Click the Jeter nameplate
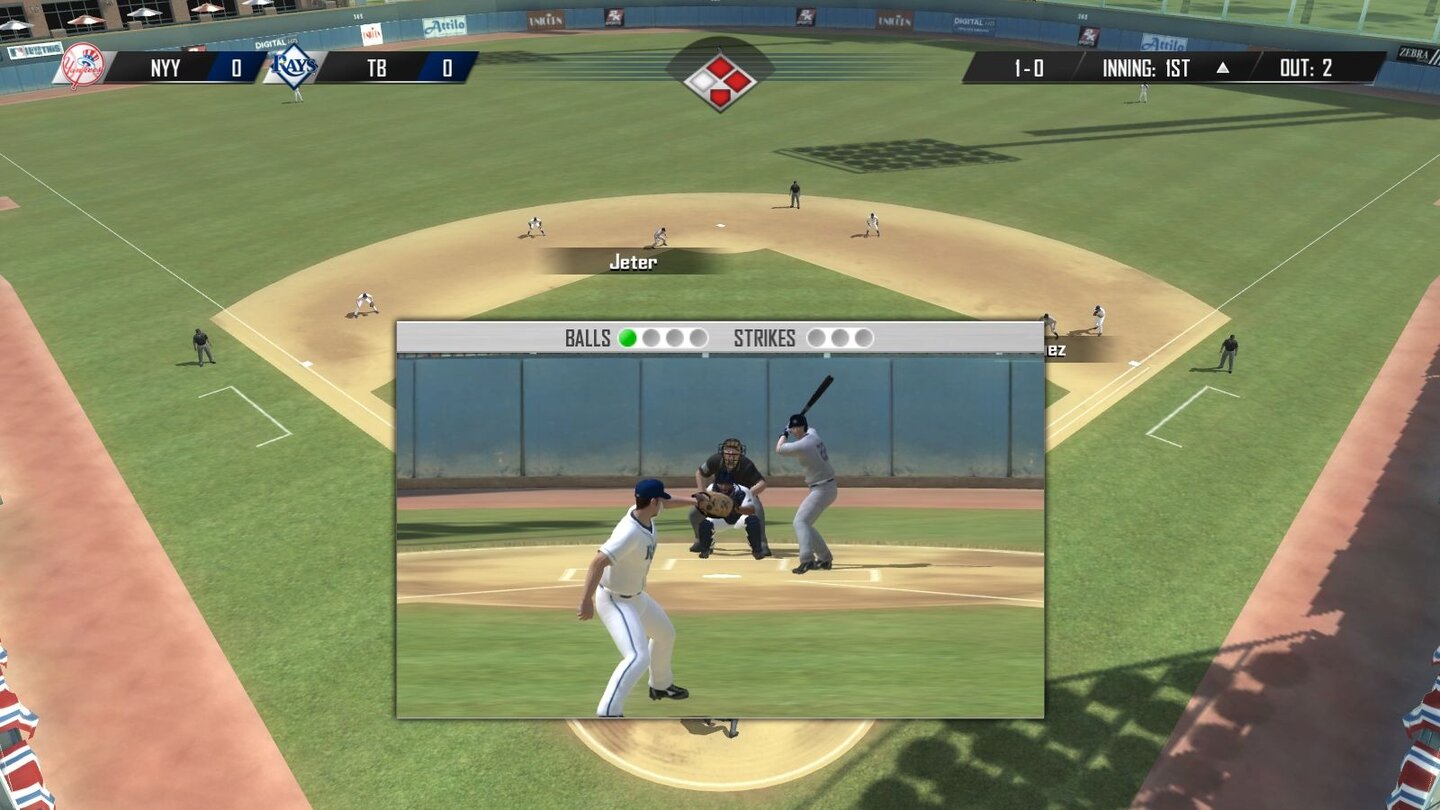Viewport: 1440px width, 810px height. (x=630, y=261)
